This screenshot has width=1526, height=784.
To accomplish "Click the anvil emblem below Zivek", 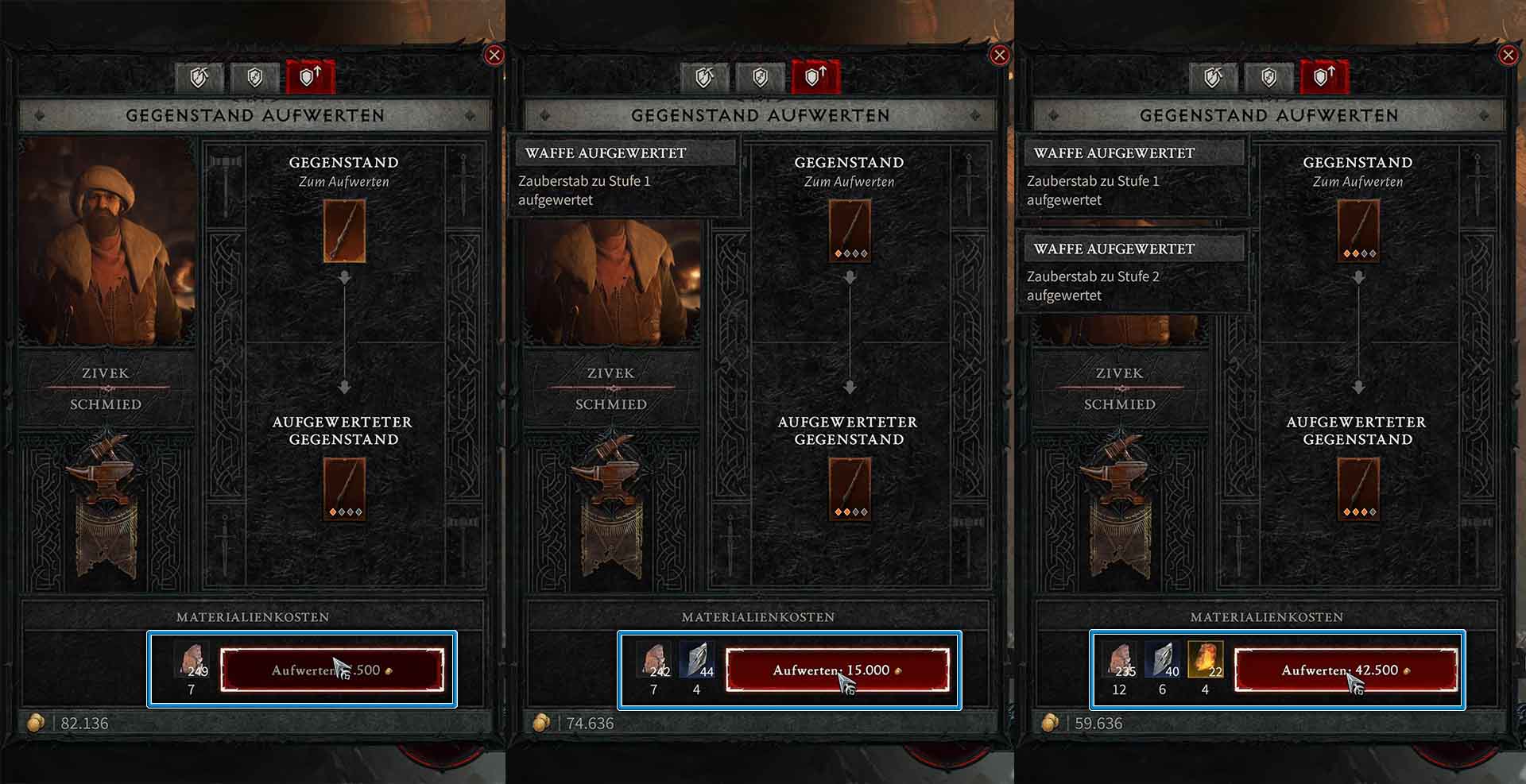I will pos(107,477).
